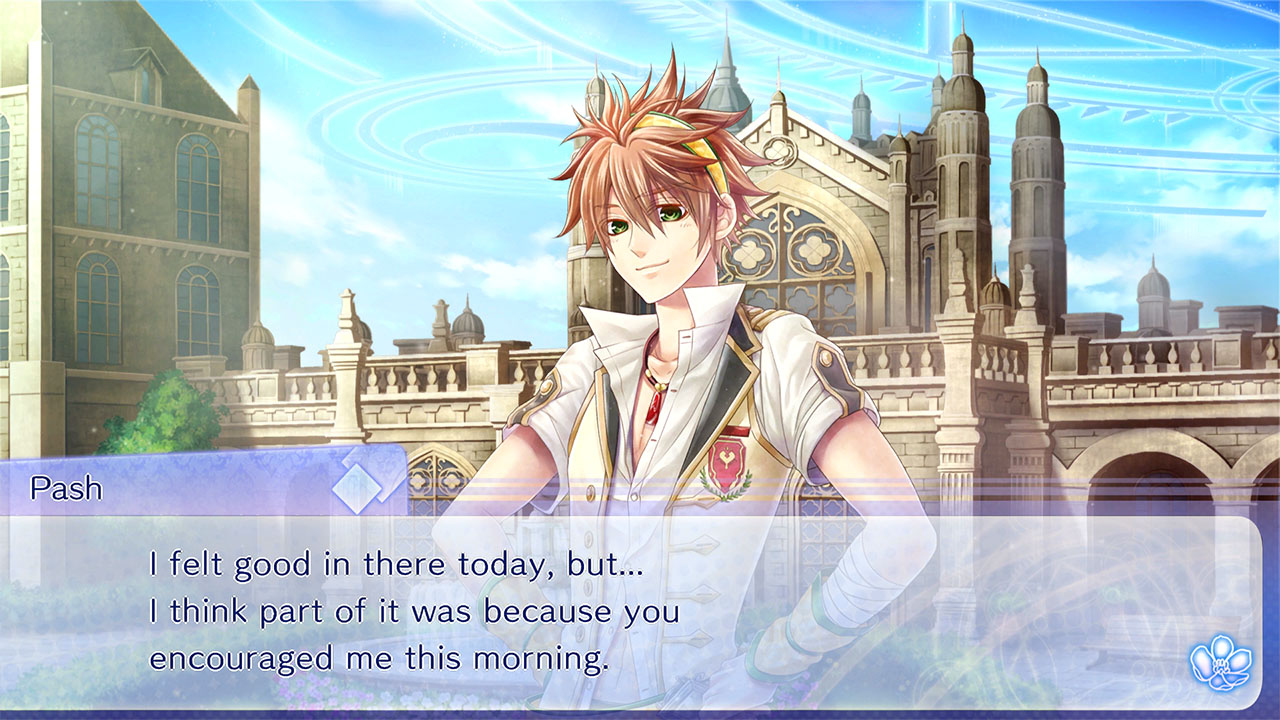Click the dialogue text box to advance
1280x720 pixels.
click(x=640, y=610)
